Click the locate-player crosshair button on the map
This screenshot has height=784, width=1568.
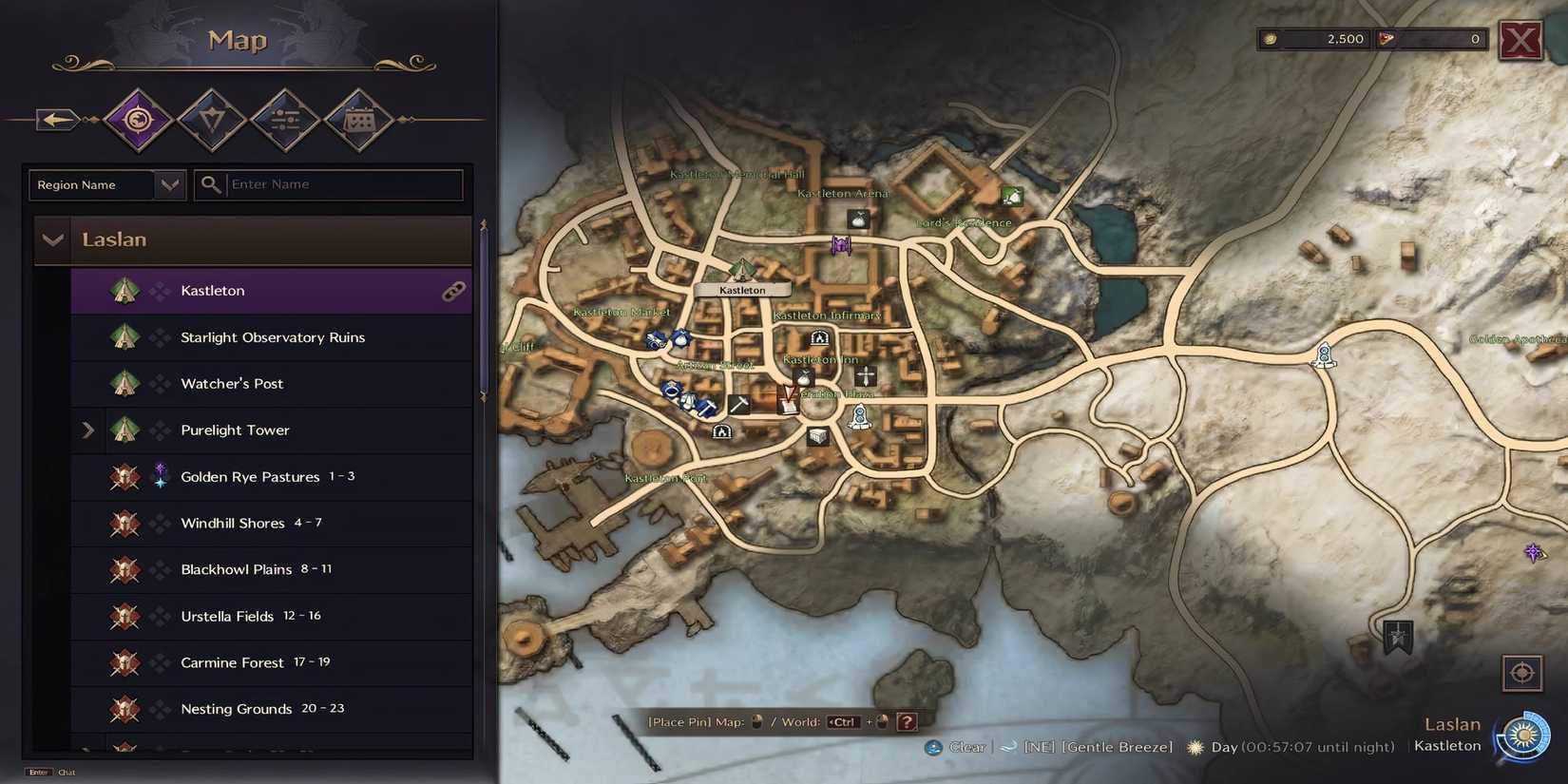coord(1523,673)
